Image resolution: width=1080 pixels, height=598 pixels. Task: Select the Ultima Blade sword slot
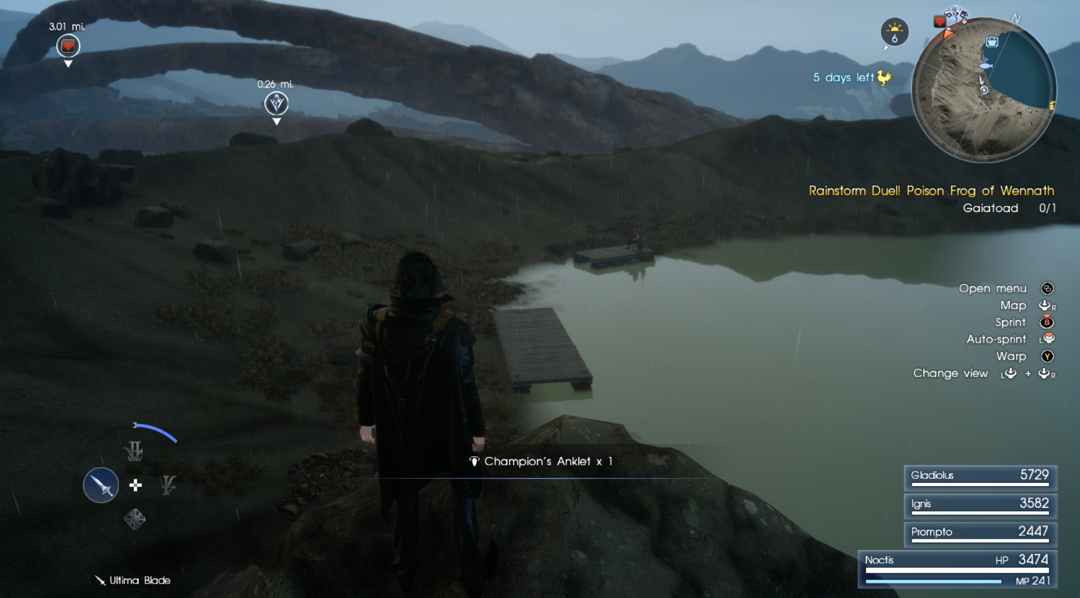pos(101,486)
